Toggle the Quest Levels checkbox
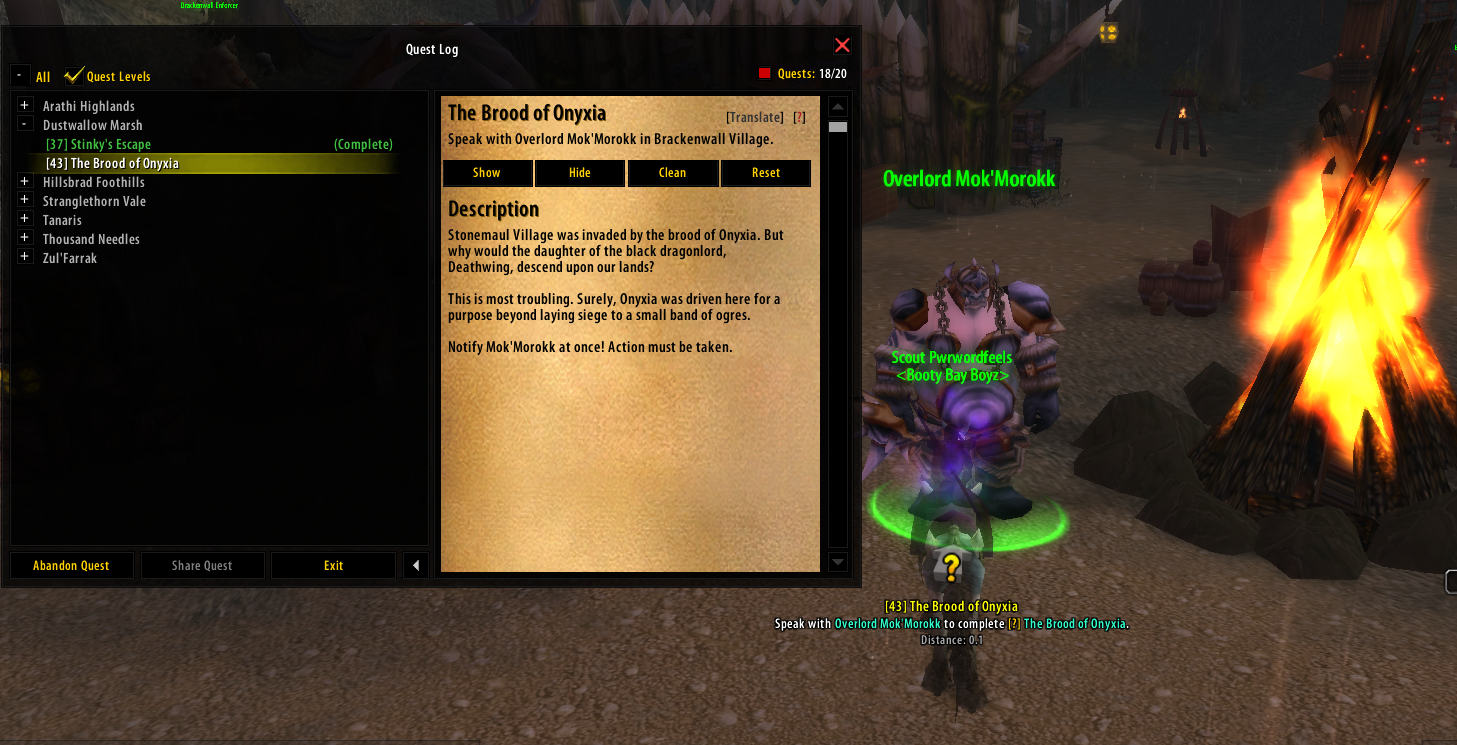Screen dimensions: 1457x745 coord(73,74)
